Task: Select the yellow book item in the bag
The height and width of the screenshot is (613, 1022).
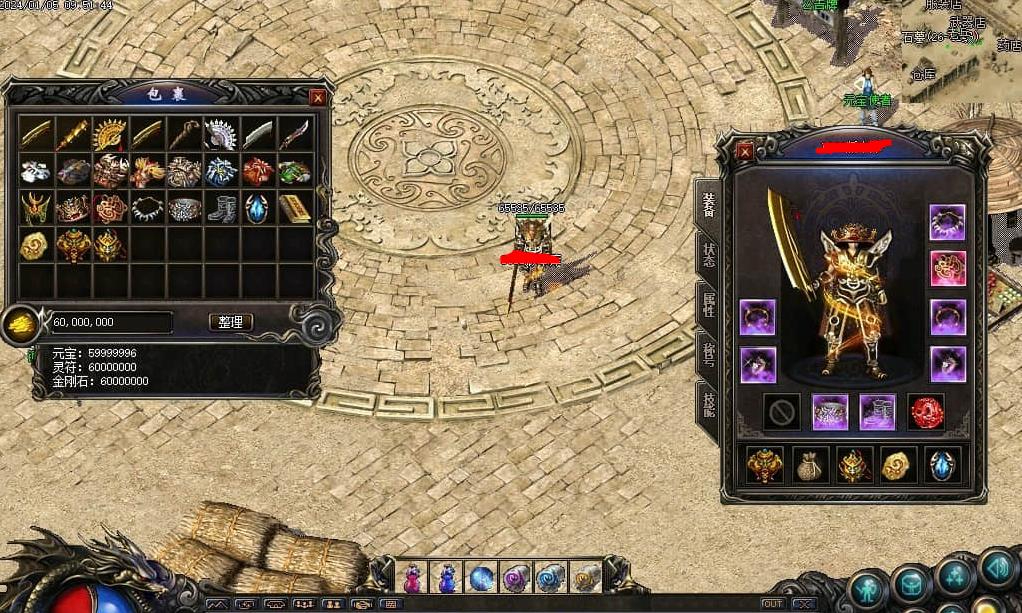Action: point(293,208)
